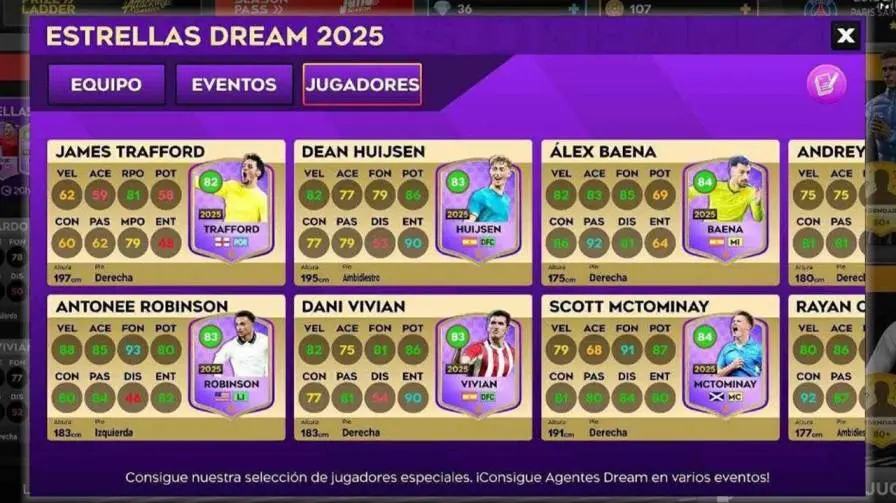Choose the Dean Huijsen player card
Screen dimensions: 896x503
(x=412, y=213)
